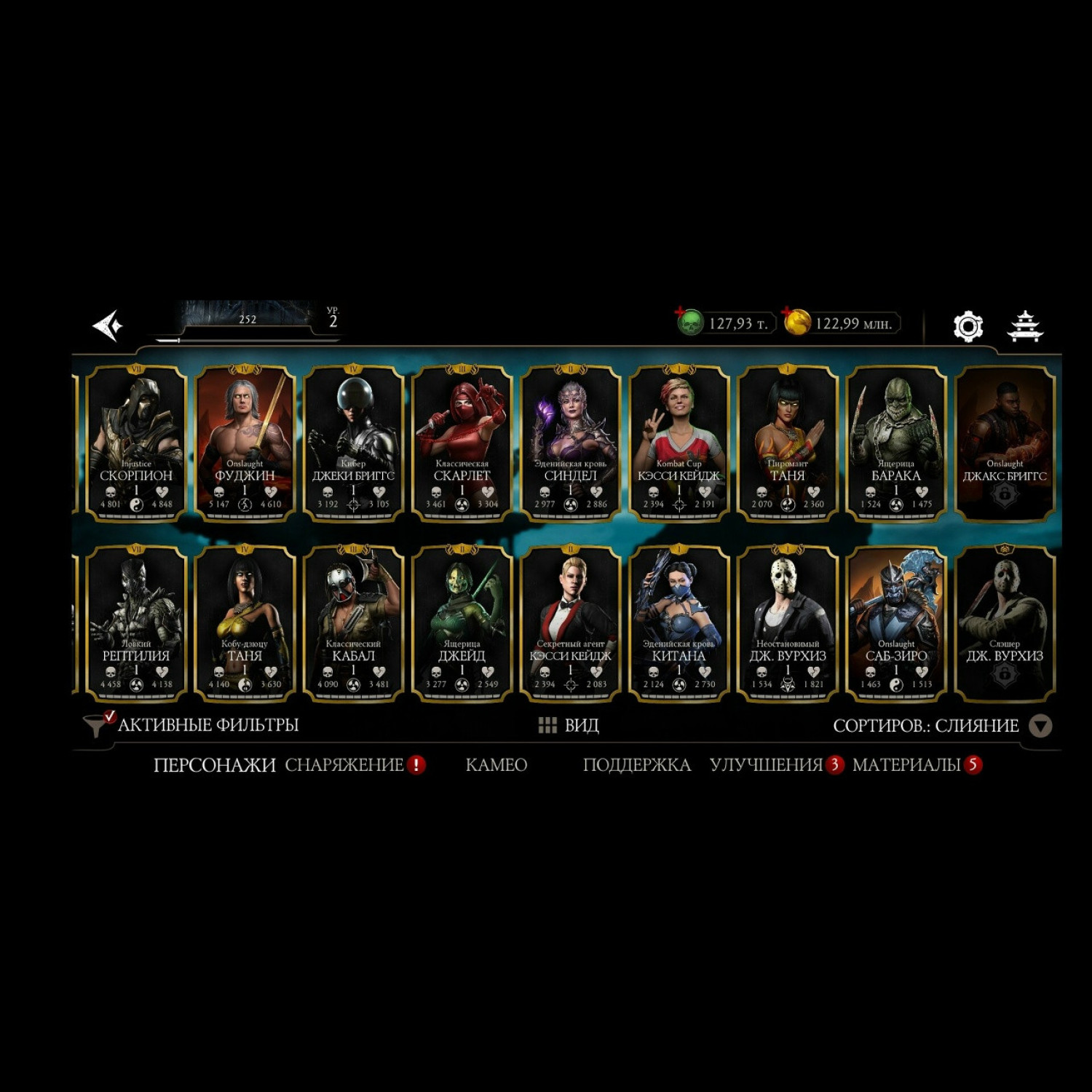Add gold koins with the dragon coin
1092x1092 pixels.
796,323
